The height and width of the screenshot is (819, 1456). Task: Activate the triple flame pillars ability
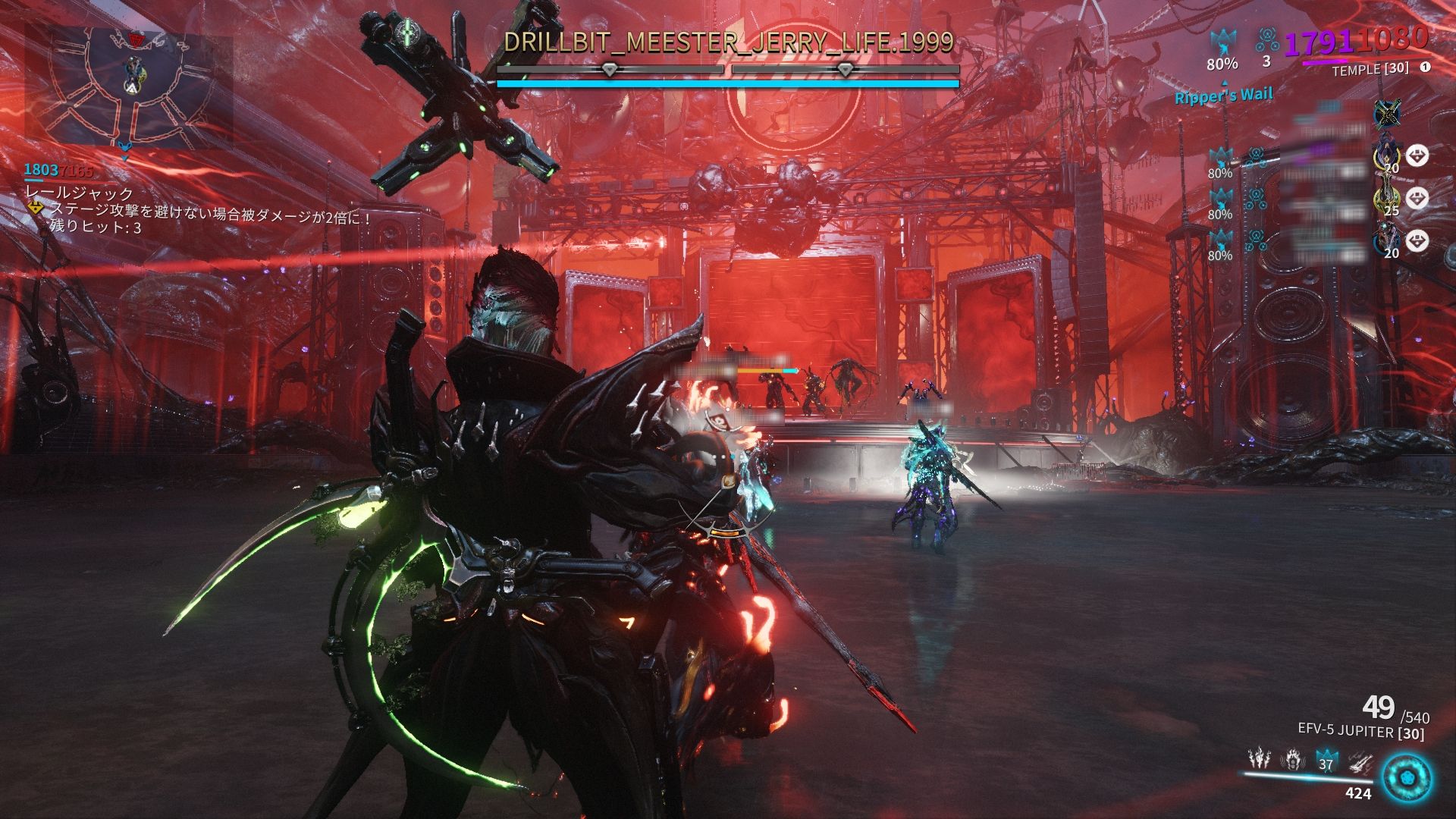coord(1260,759)
